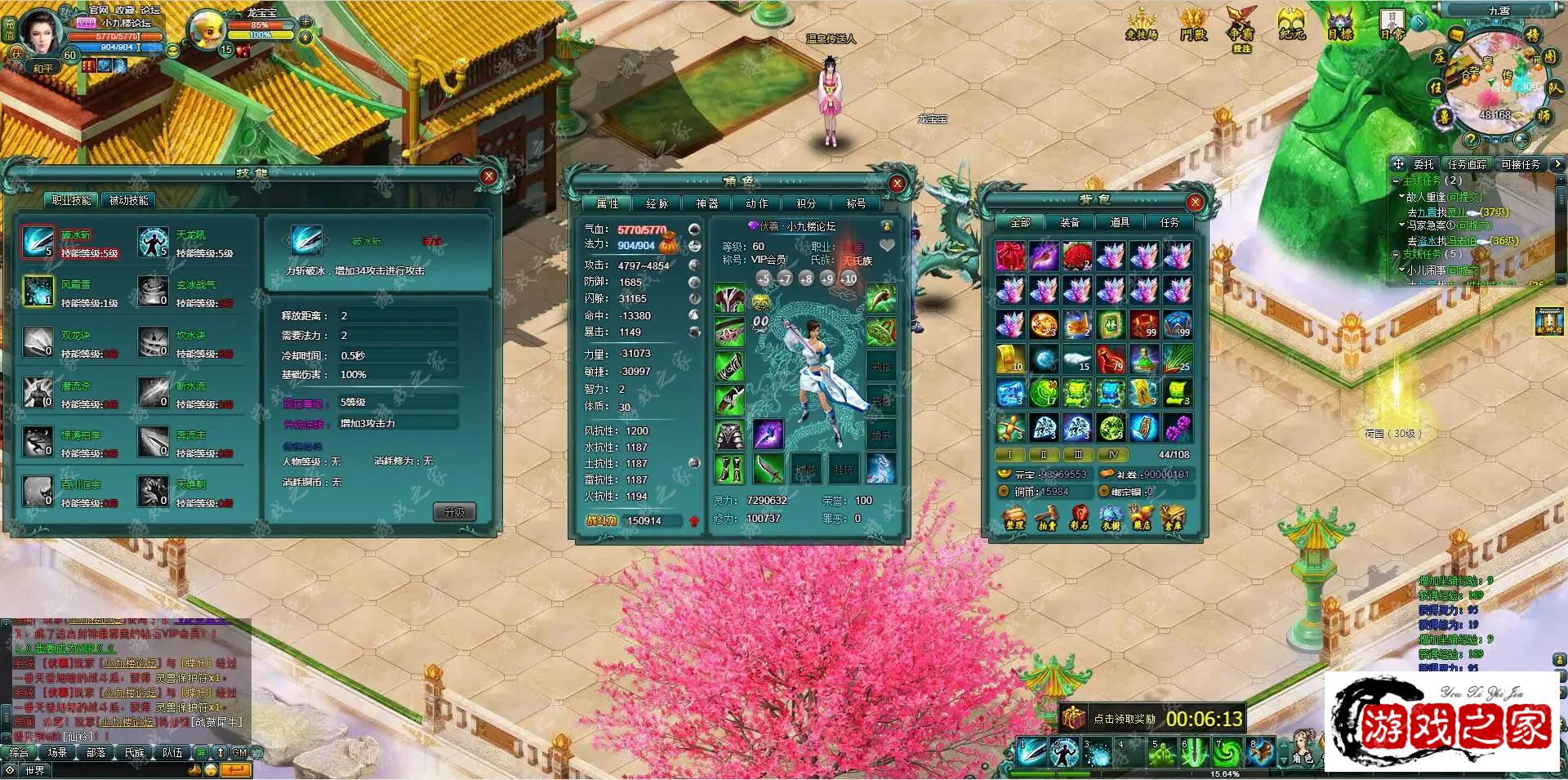Image resolution: width=1568 pixels, height=780 pixels.
Task: Switch to the 可接任务 available quests tab
Action: 1520,164
